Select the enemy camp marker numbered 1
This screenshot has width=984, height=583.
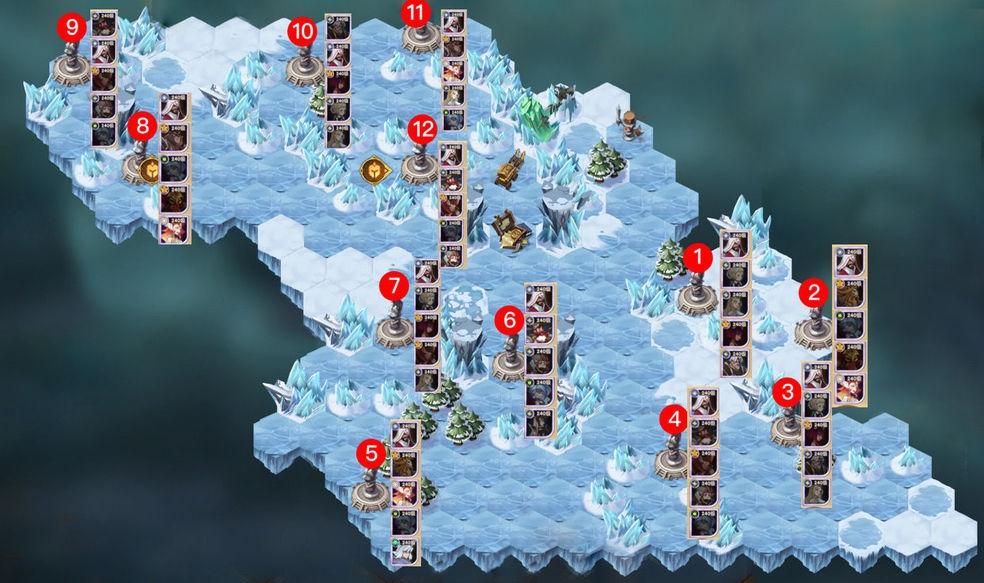click(x=698, y=257)
